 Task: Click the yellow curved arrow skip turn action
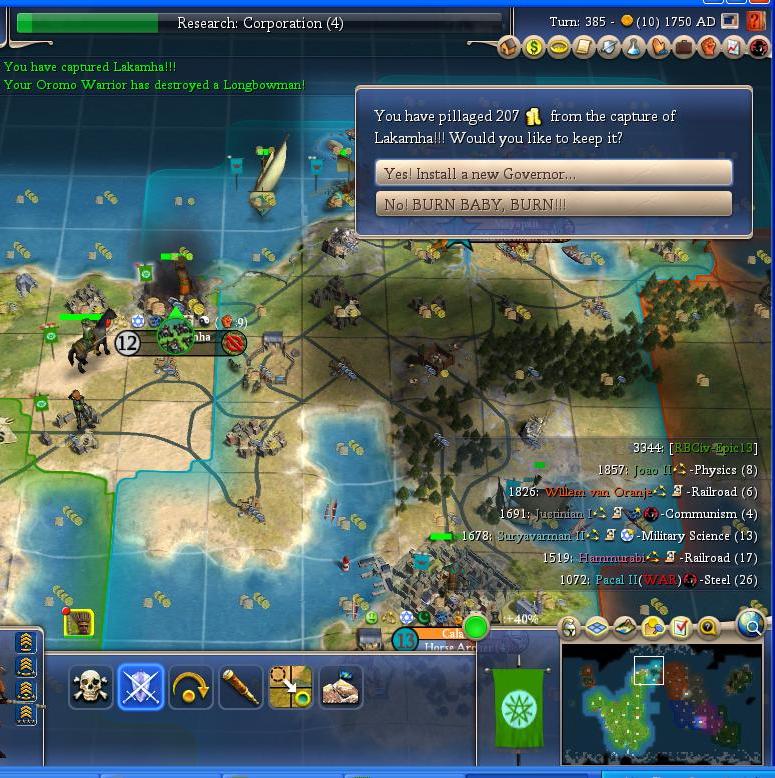tap(190, 687)
